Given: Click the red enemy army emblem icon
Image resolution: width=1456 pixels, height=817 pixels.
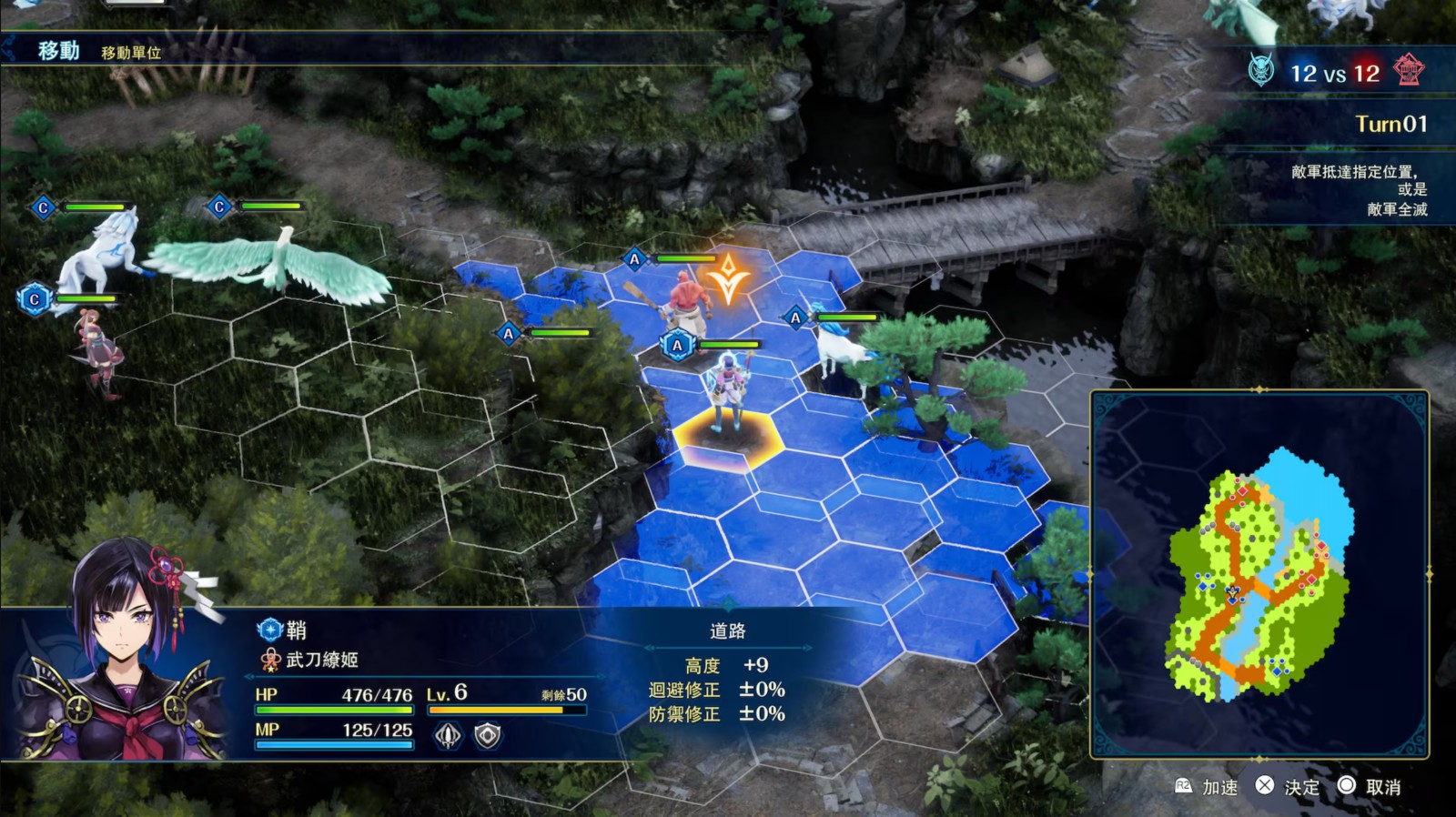Looking at the screenshot, I should point(1408,70).
